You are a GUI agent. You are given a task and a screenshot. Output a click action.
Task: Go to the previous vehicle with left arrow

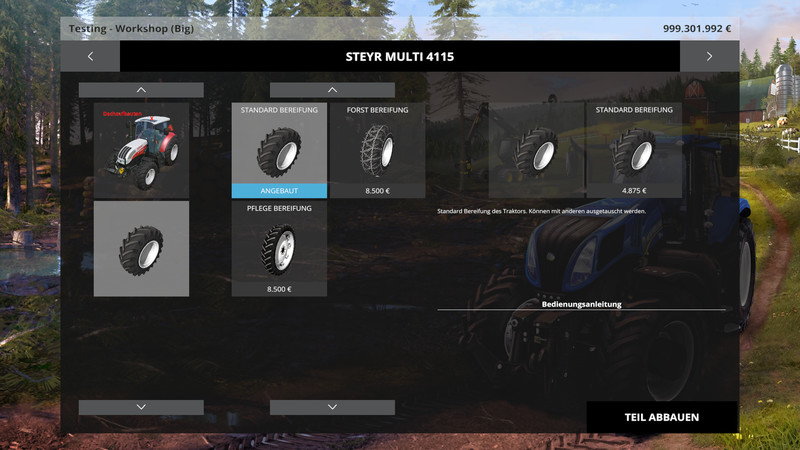click(x=90, y=56)
